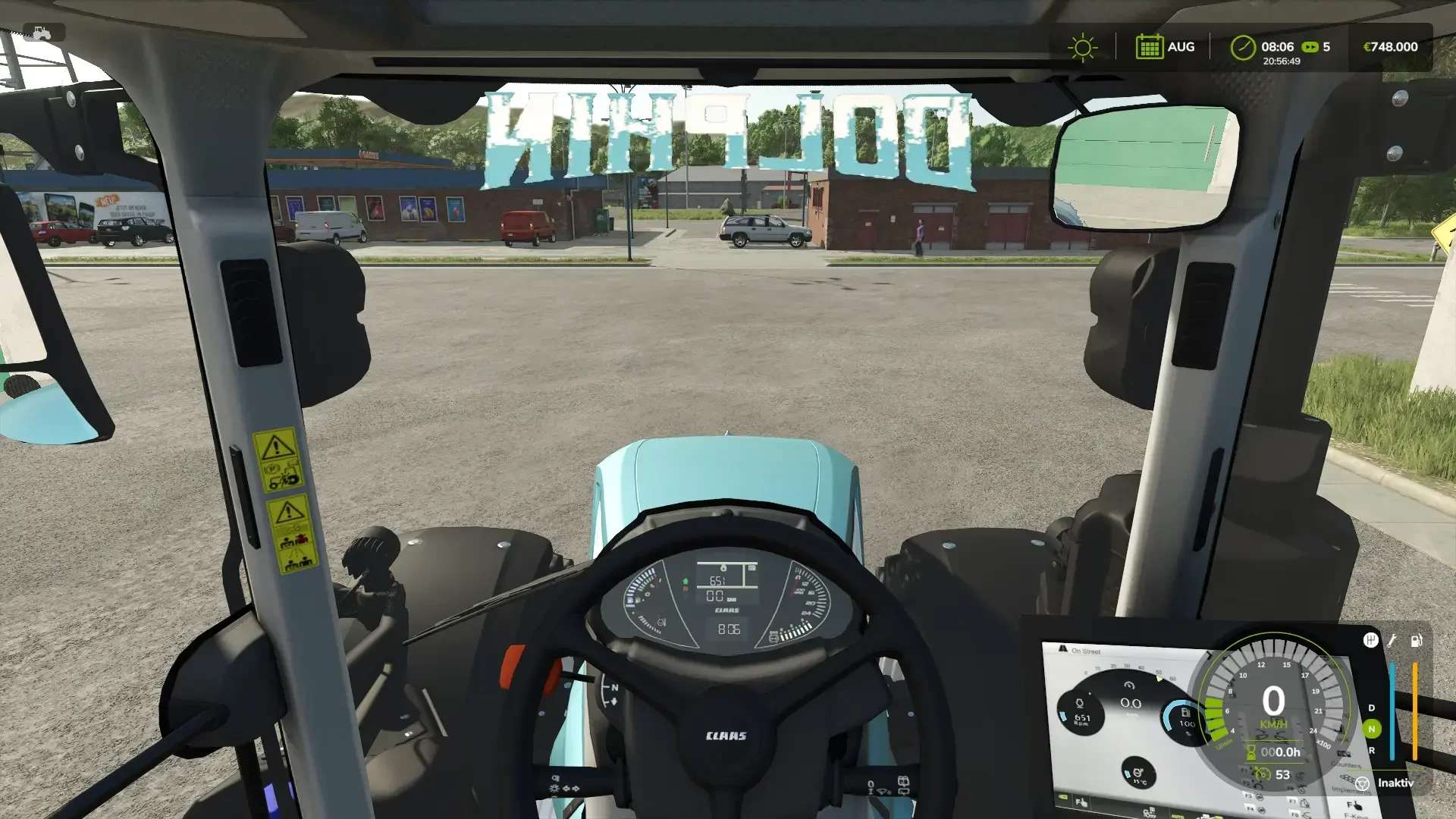
Task: Switch to the R reverse indicator
Action: (x=1371, y=751)
